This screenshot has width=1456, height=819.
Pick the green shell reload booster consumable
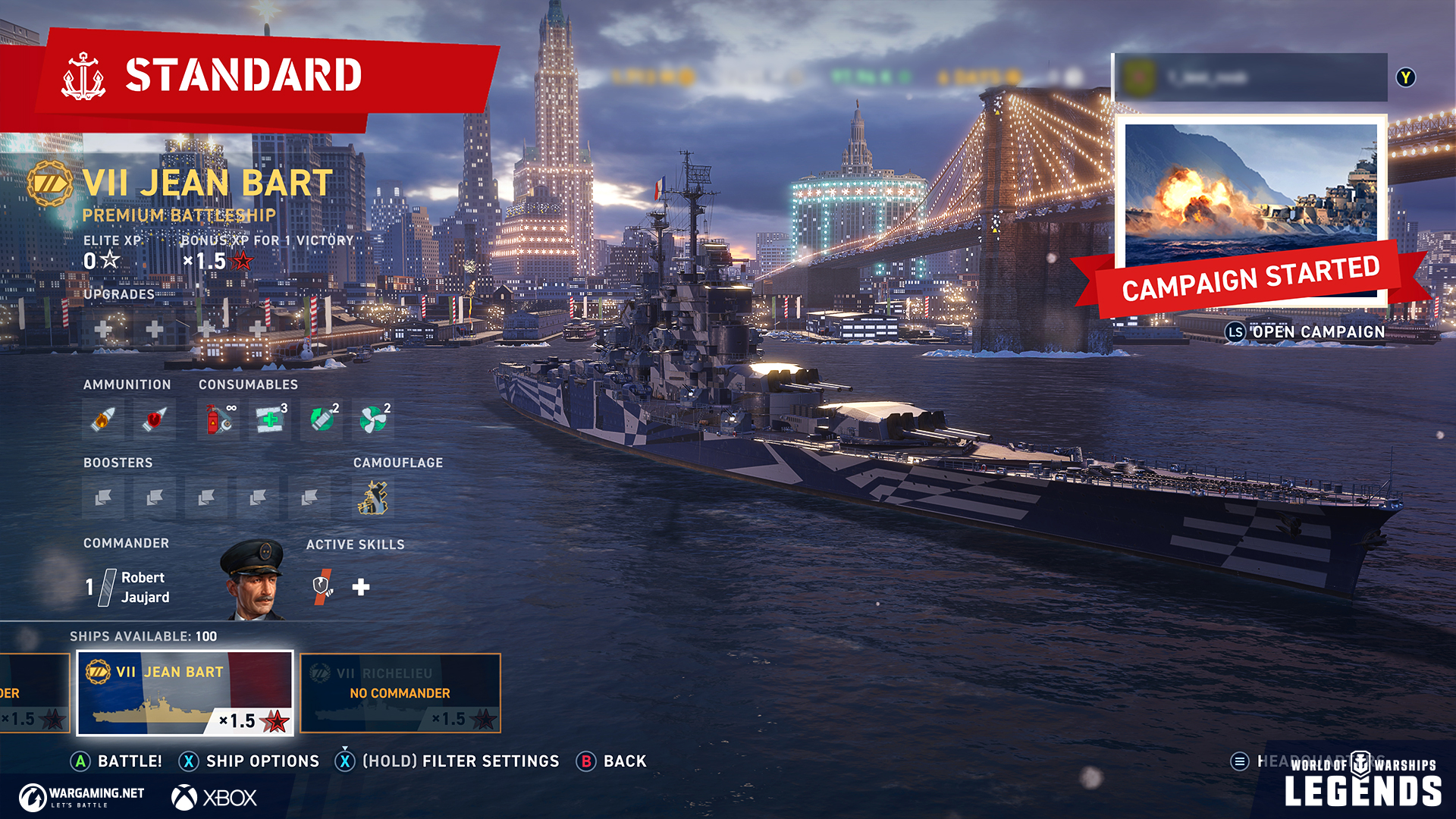(322, 419)
